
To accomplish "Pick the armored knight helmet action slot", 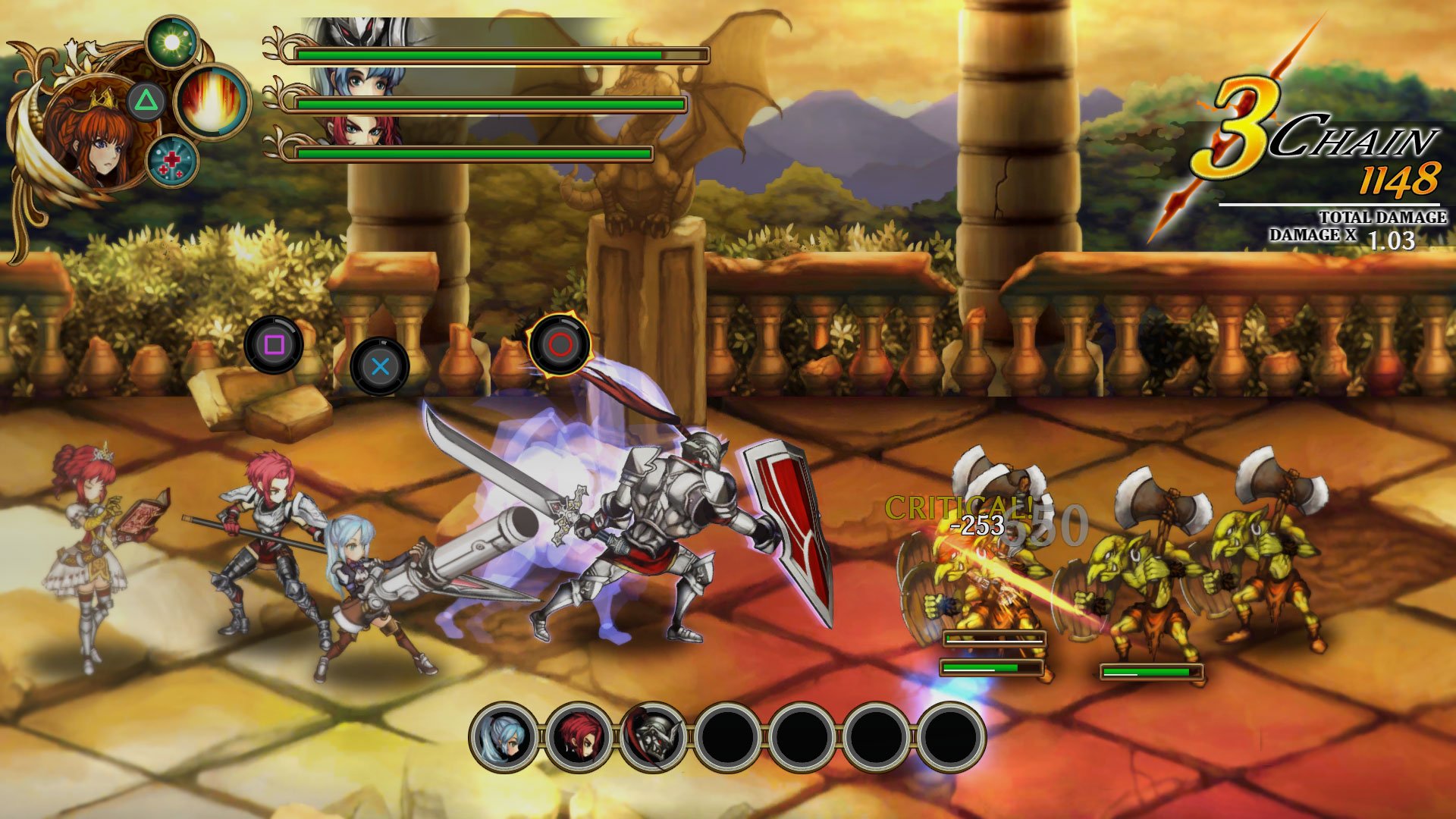I will pos(653,736).
